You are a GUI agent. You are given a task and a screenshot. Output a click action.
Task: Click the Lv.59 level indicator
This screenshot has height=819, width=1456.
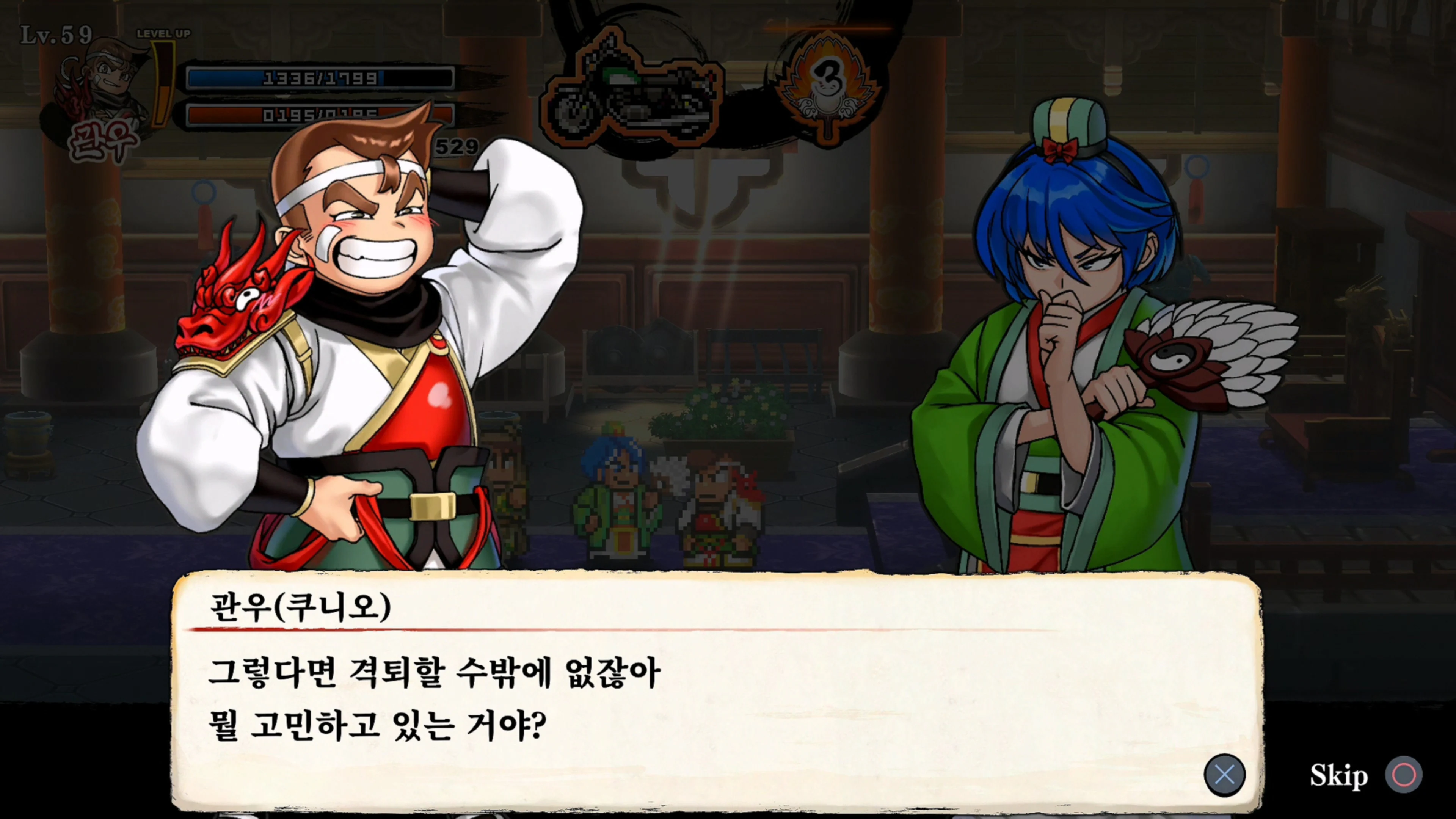[x=56, y=34]
